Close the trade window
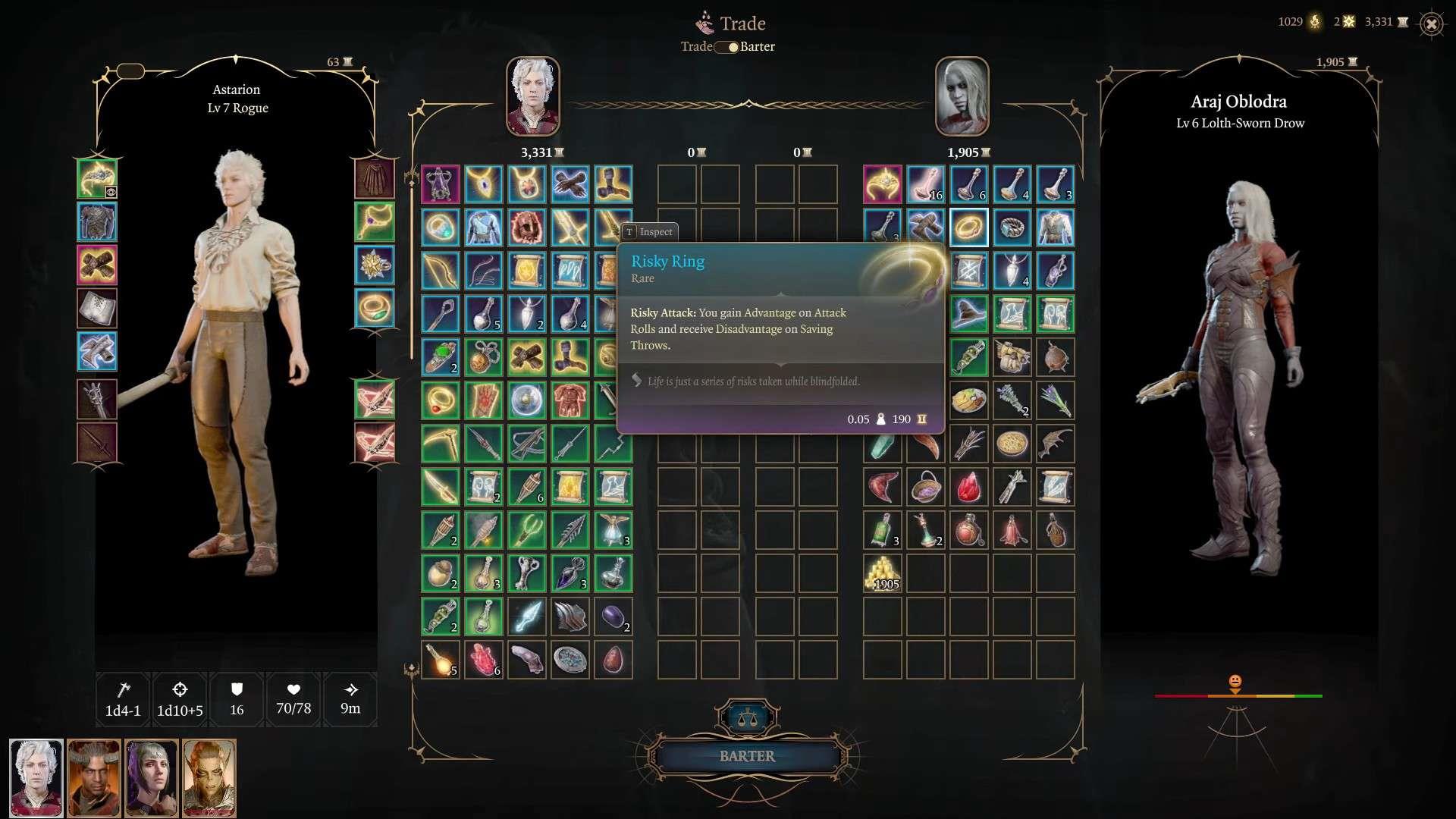 coord(1431,24)
